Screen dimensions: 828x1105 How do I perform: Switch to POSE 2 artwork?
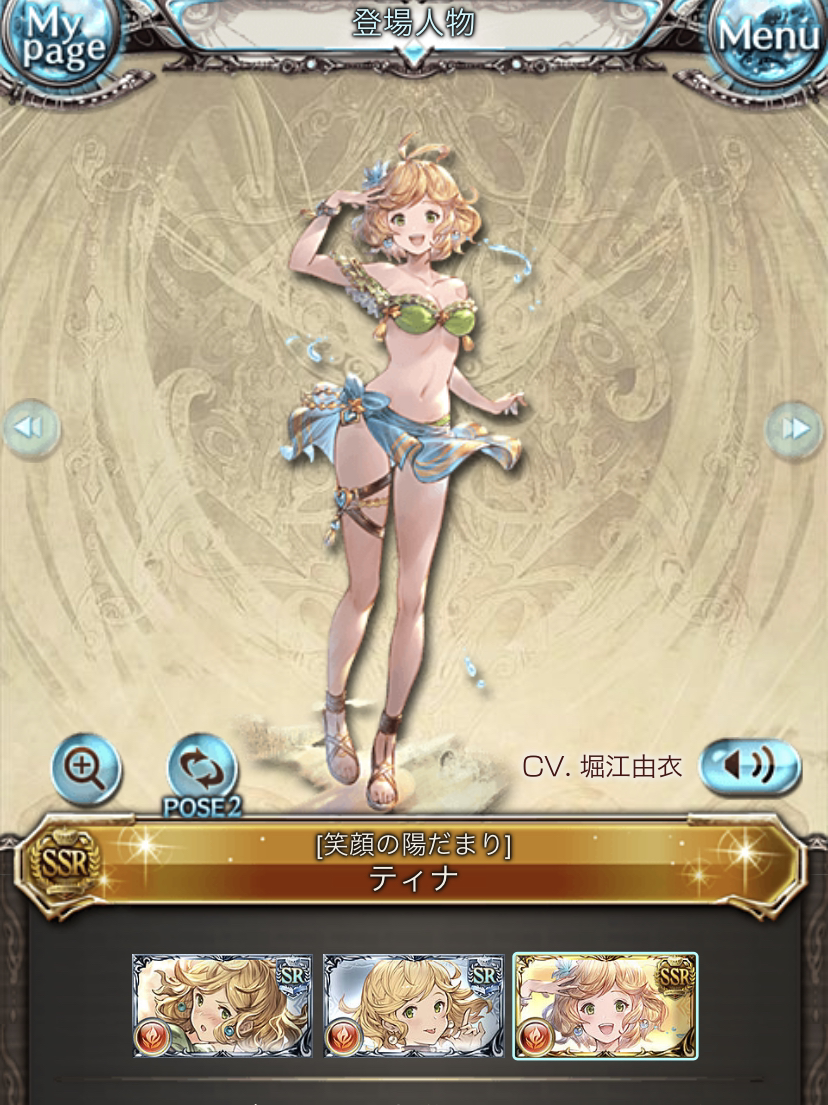(202, 772)
